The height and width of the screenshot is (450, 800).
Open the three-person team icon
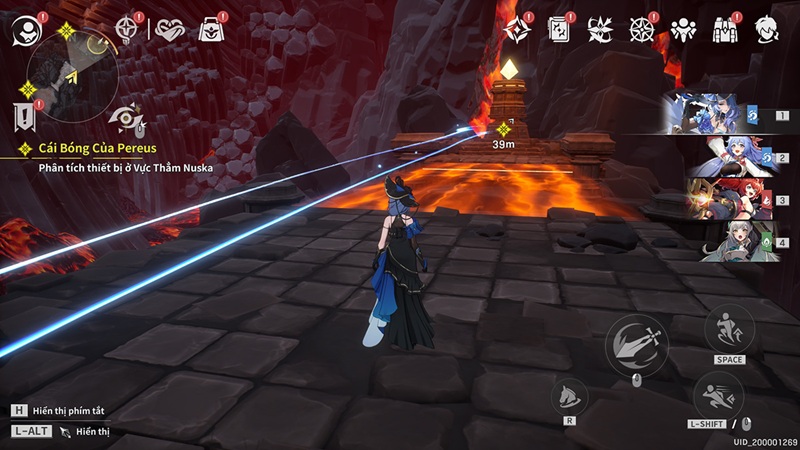click(x=683, y=30)
